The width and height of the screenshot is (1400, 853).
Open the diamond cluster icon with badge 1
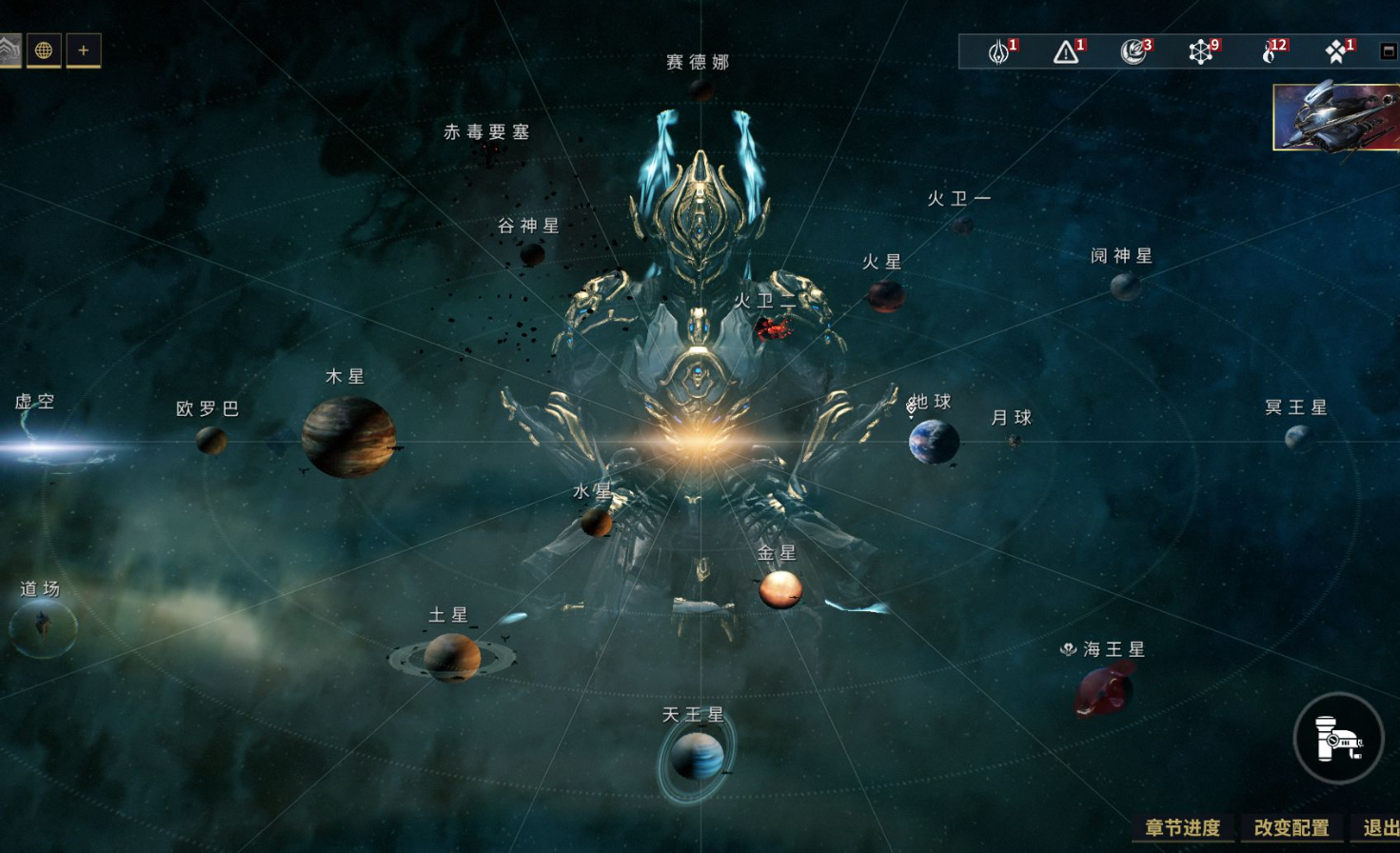tap(1336, 51)
